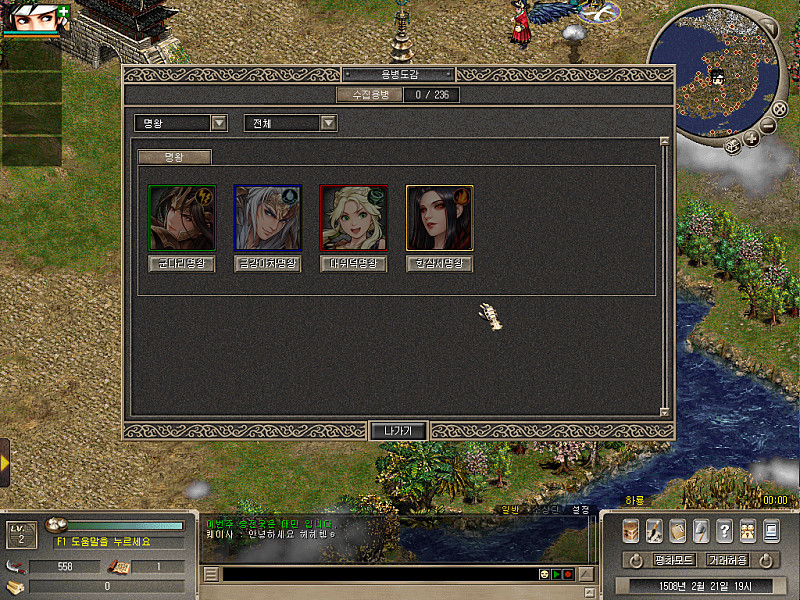
Task: Click the player portrait in the corner
Action: pyautogui.click(x=28, y=17)
